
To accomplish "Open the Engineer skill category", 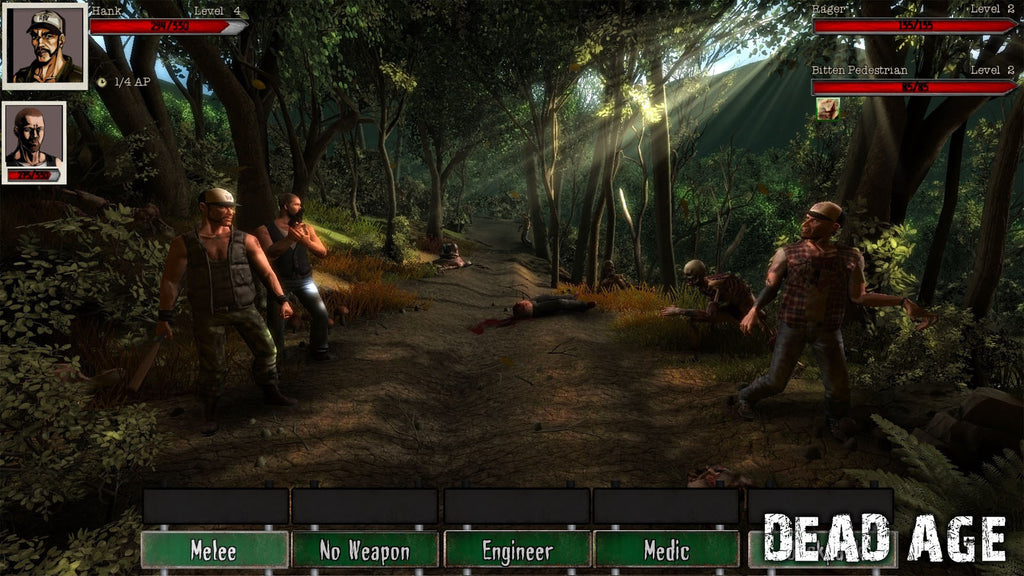I will click(517, 550).
